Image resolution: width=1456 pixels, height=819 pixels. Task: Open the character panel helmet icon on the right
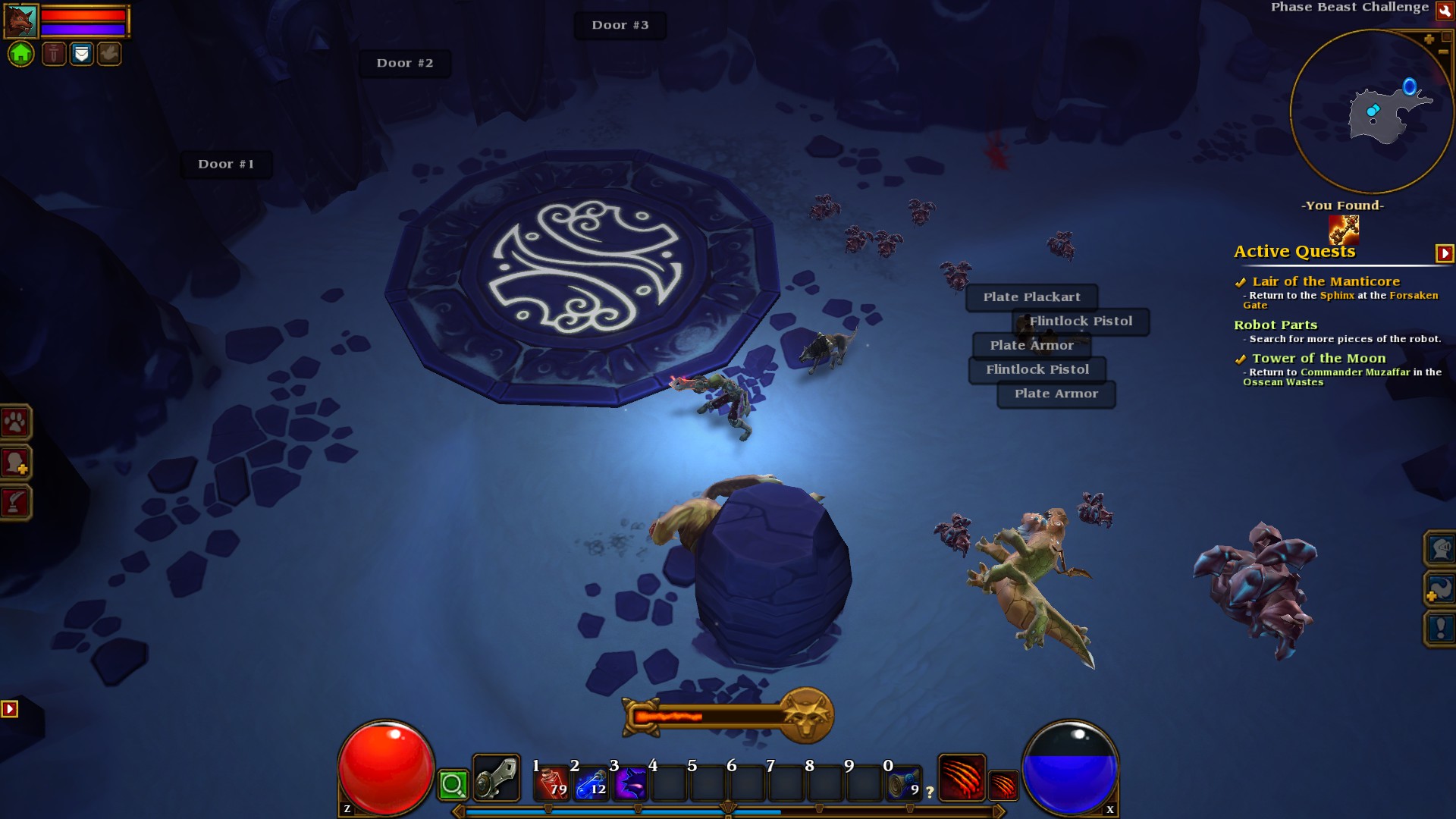click(1441, 549)
